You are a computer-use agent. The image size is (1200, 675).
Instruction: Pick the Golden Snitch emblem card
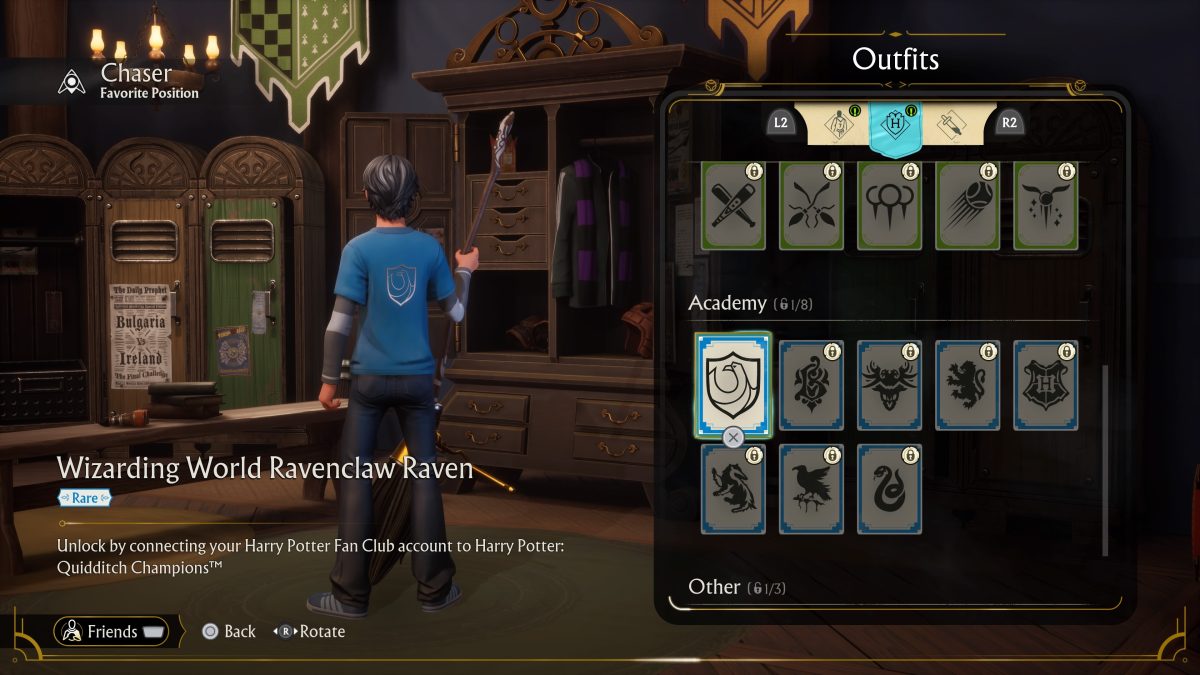tap(1046, 205)
